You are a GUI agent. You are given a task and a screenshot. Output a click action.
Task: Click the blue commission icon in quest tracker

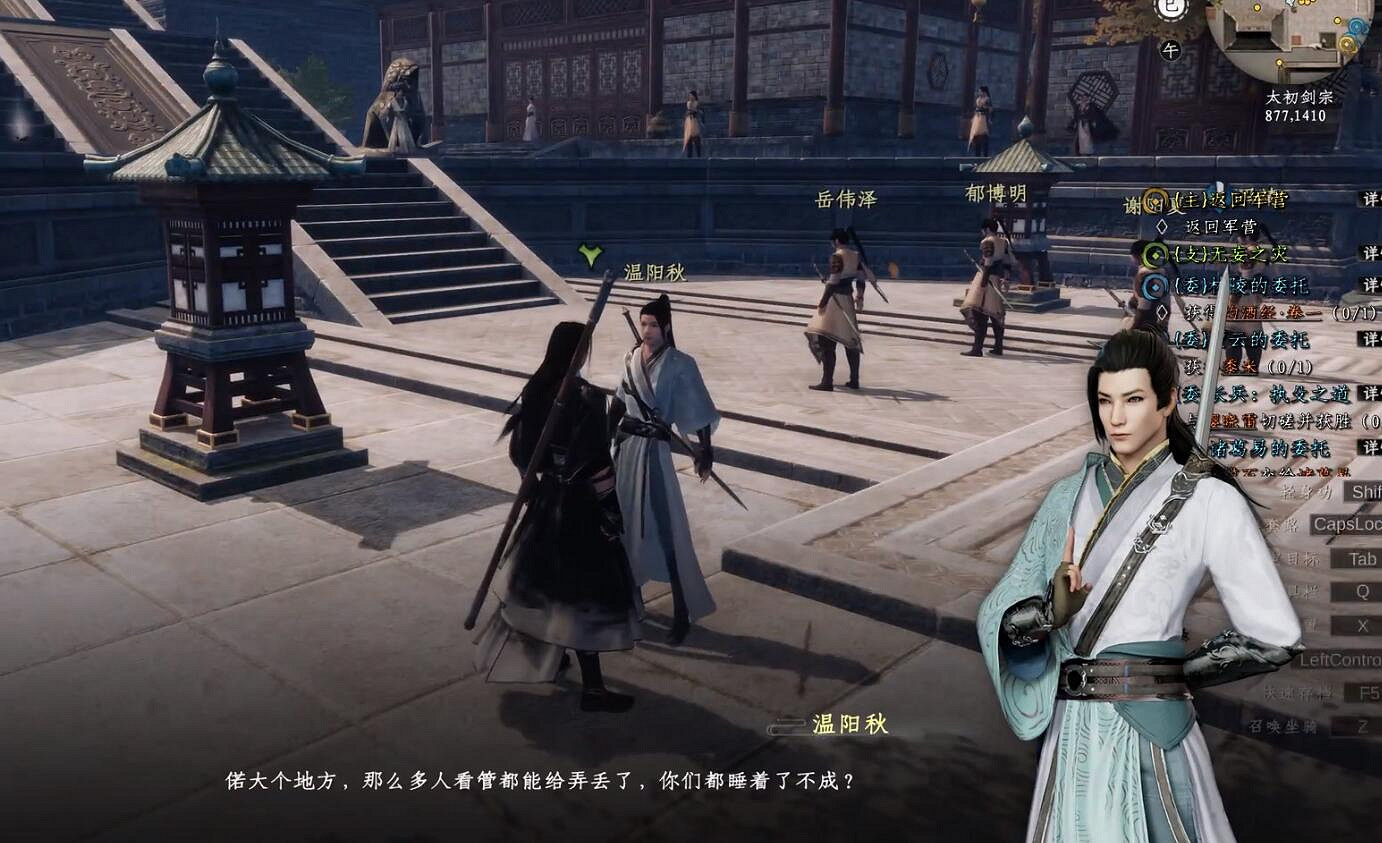[1153, 285]
